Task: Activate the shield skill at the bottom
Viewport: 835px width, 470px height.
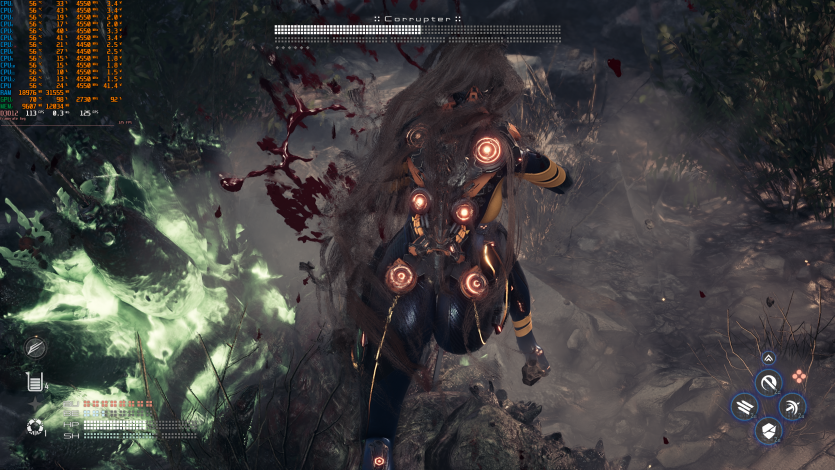Action: coord(768,430)
